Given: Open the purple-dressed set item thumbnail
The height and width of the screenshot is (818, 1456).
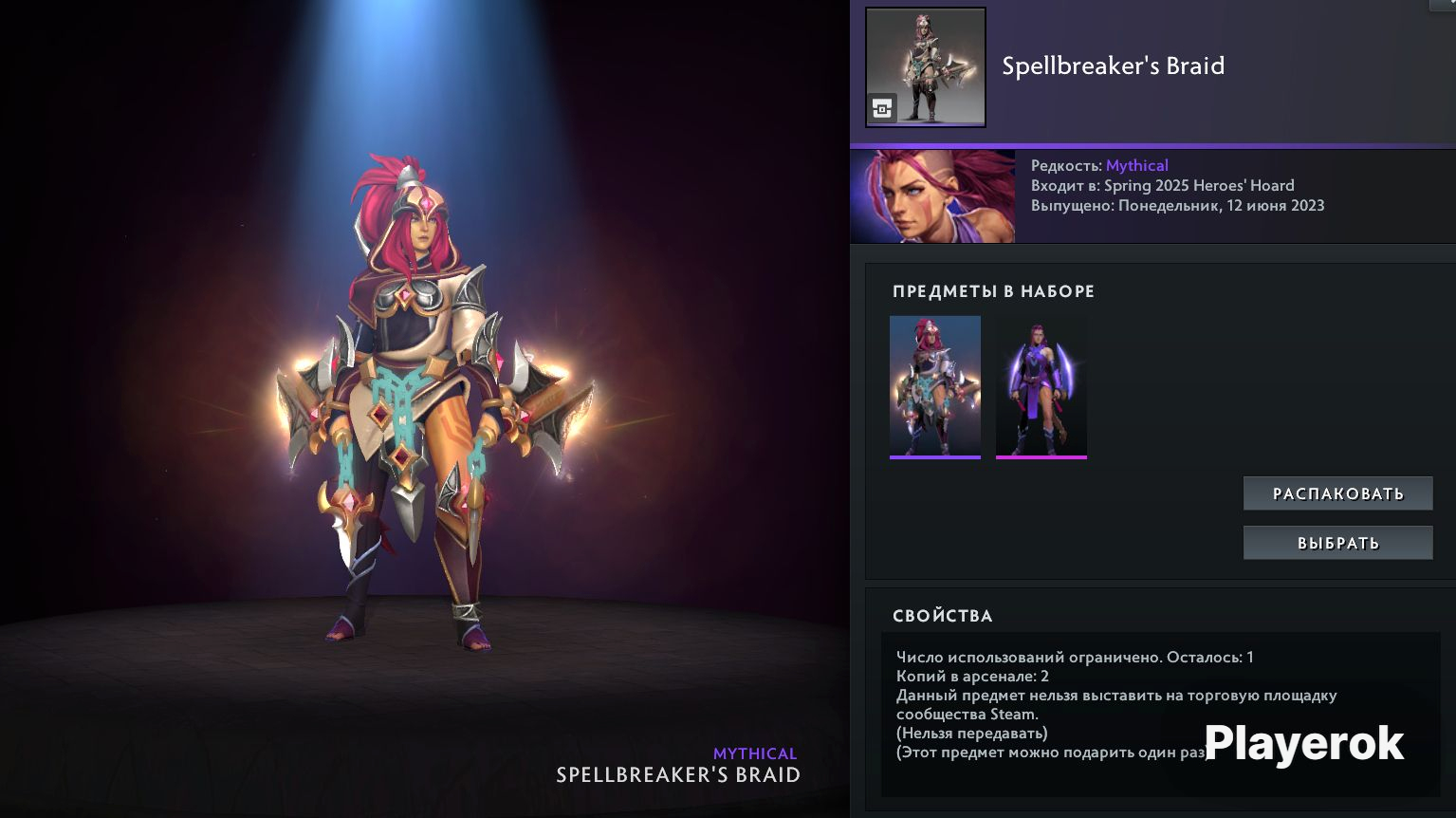Looking at the screenshot, I should 1041,386.
